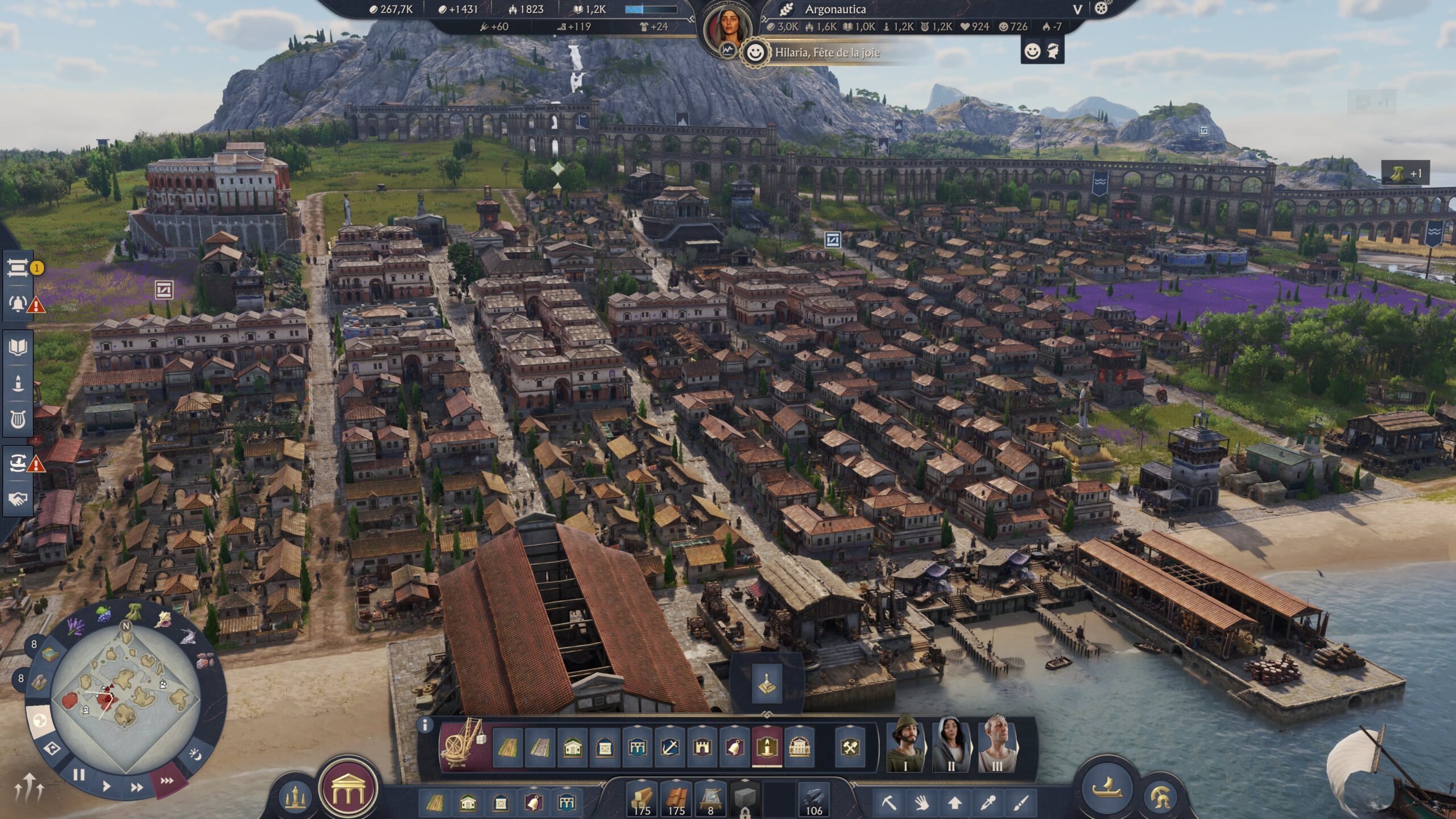Open the scroll quest list
Image resolution: width=1456 pixels, height=819 pixels.
point(18,267)
